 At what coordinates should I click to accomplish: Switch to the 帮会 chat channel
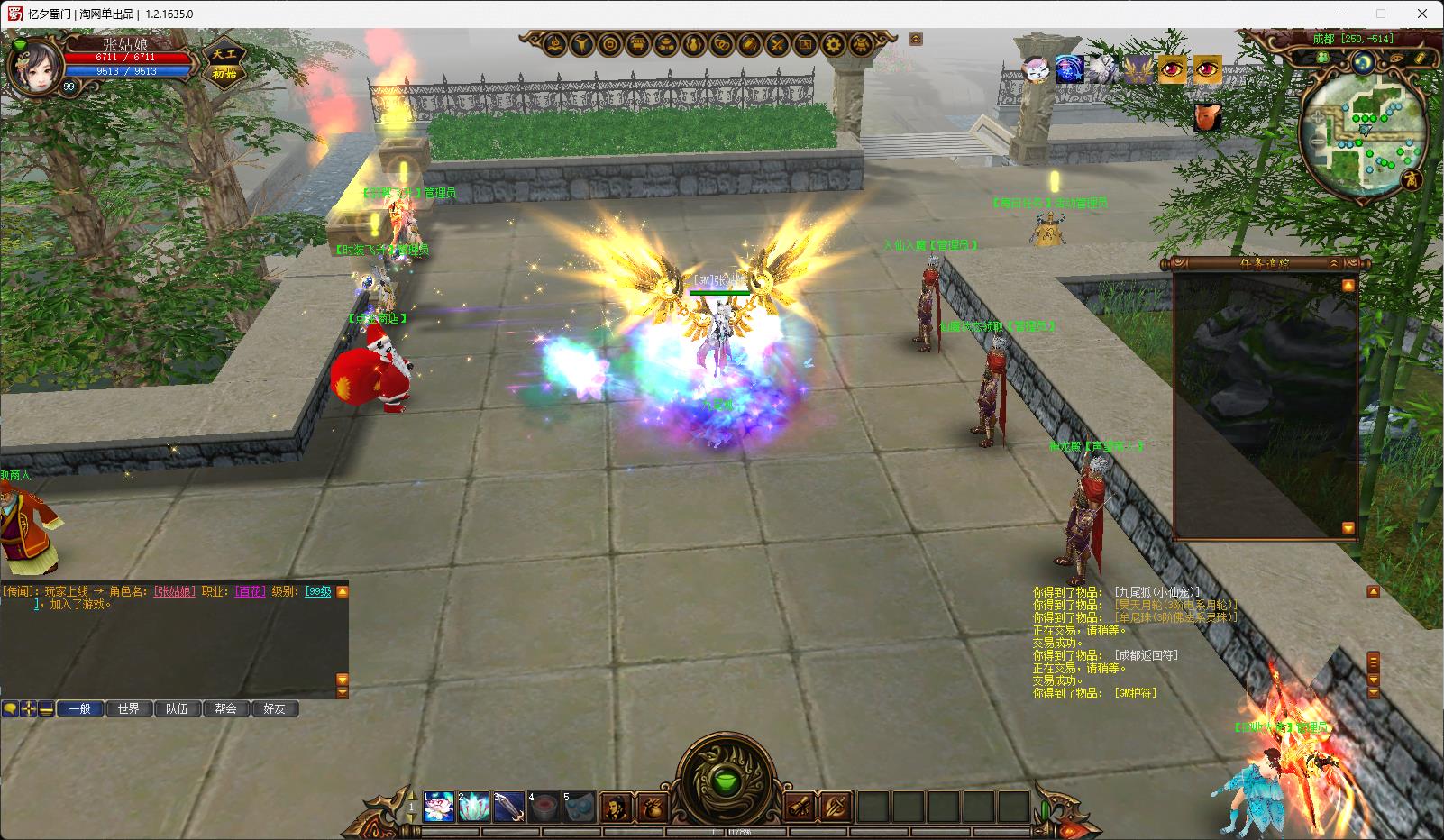226,709
